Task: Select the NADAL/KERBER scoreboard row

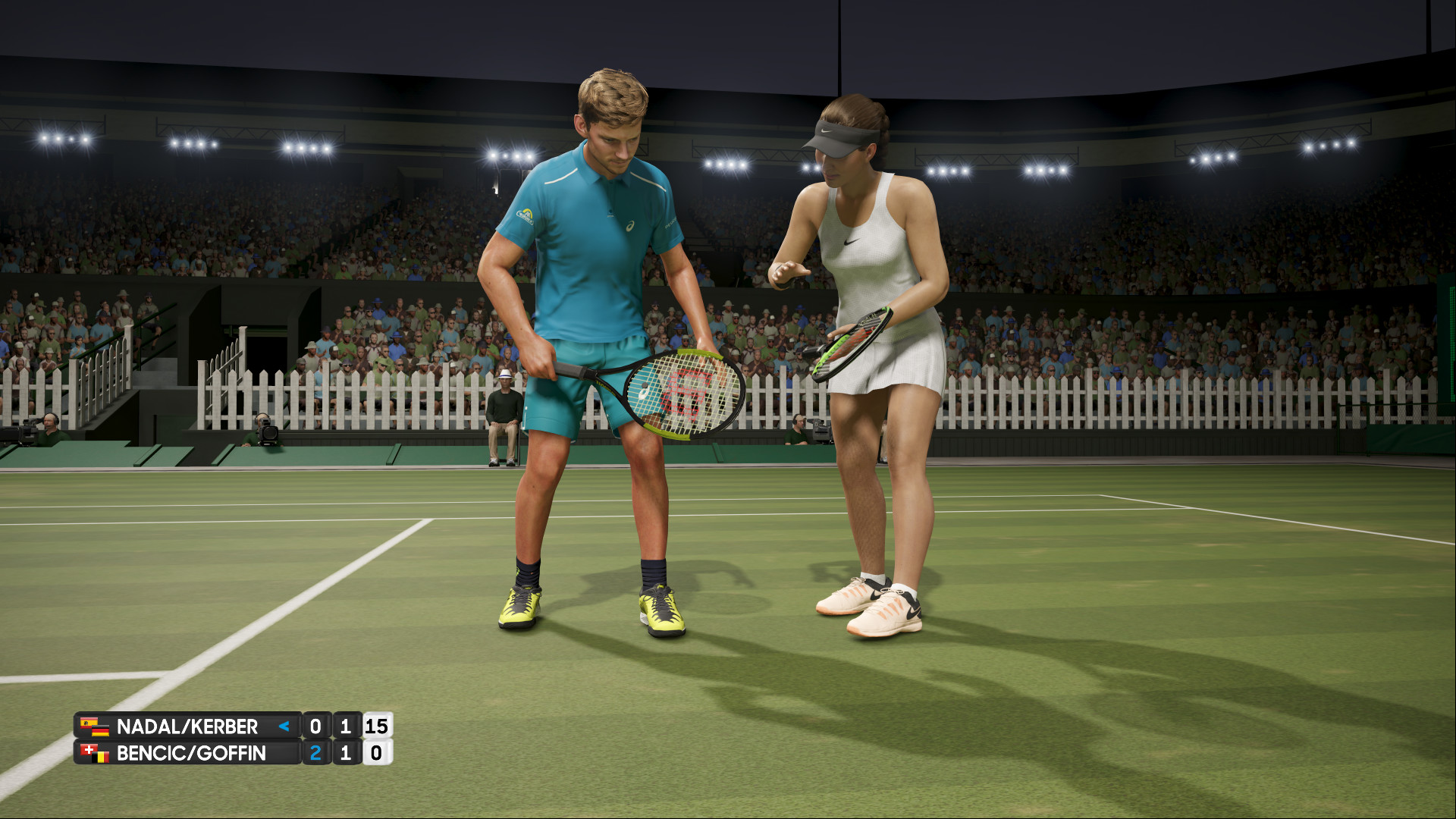Action: click(x=190, y=726)
